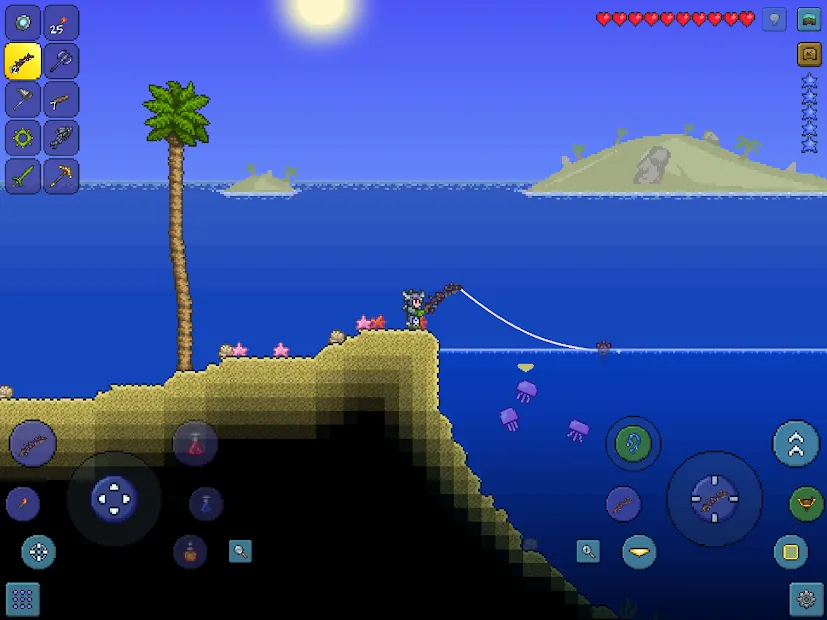827x620 pixels.
Task: Select the gold pickaxe hotbar slot
Action: 61,176
